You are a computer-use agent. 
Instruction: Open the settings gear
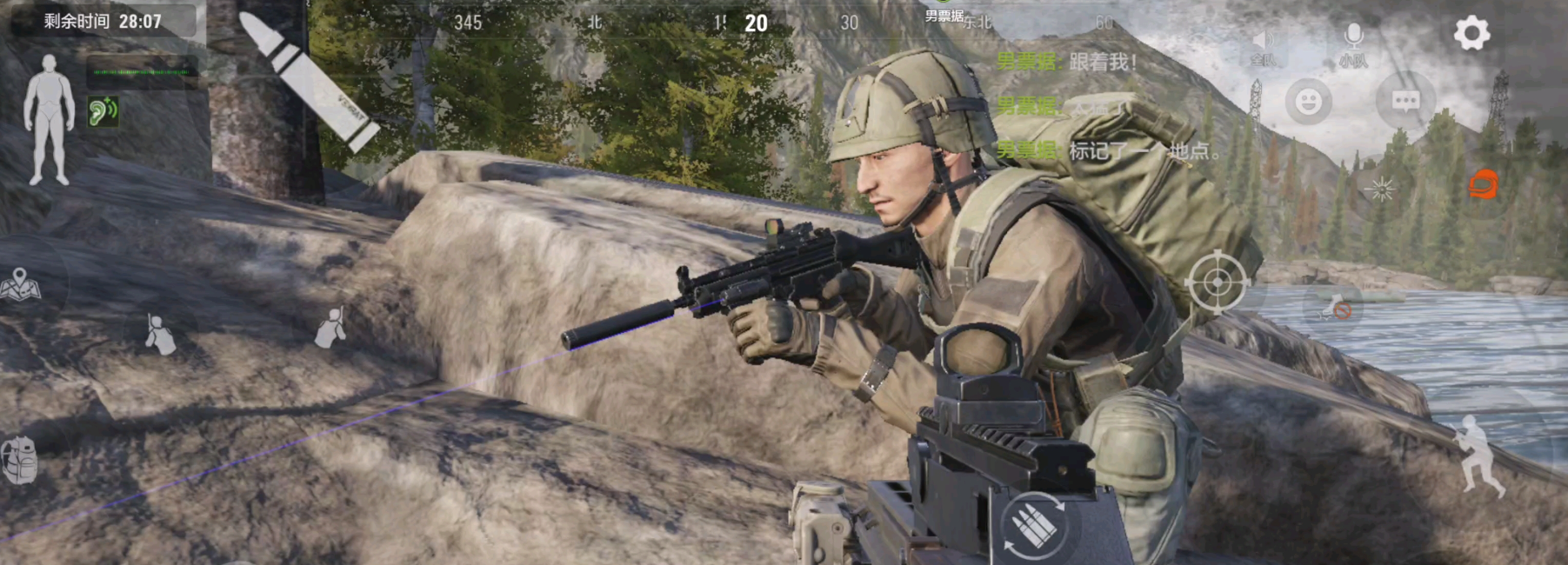click(1471, 34)
